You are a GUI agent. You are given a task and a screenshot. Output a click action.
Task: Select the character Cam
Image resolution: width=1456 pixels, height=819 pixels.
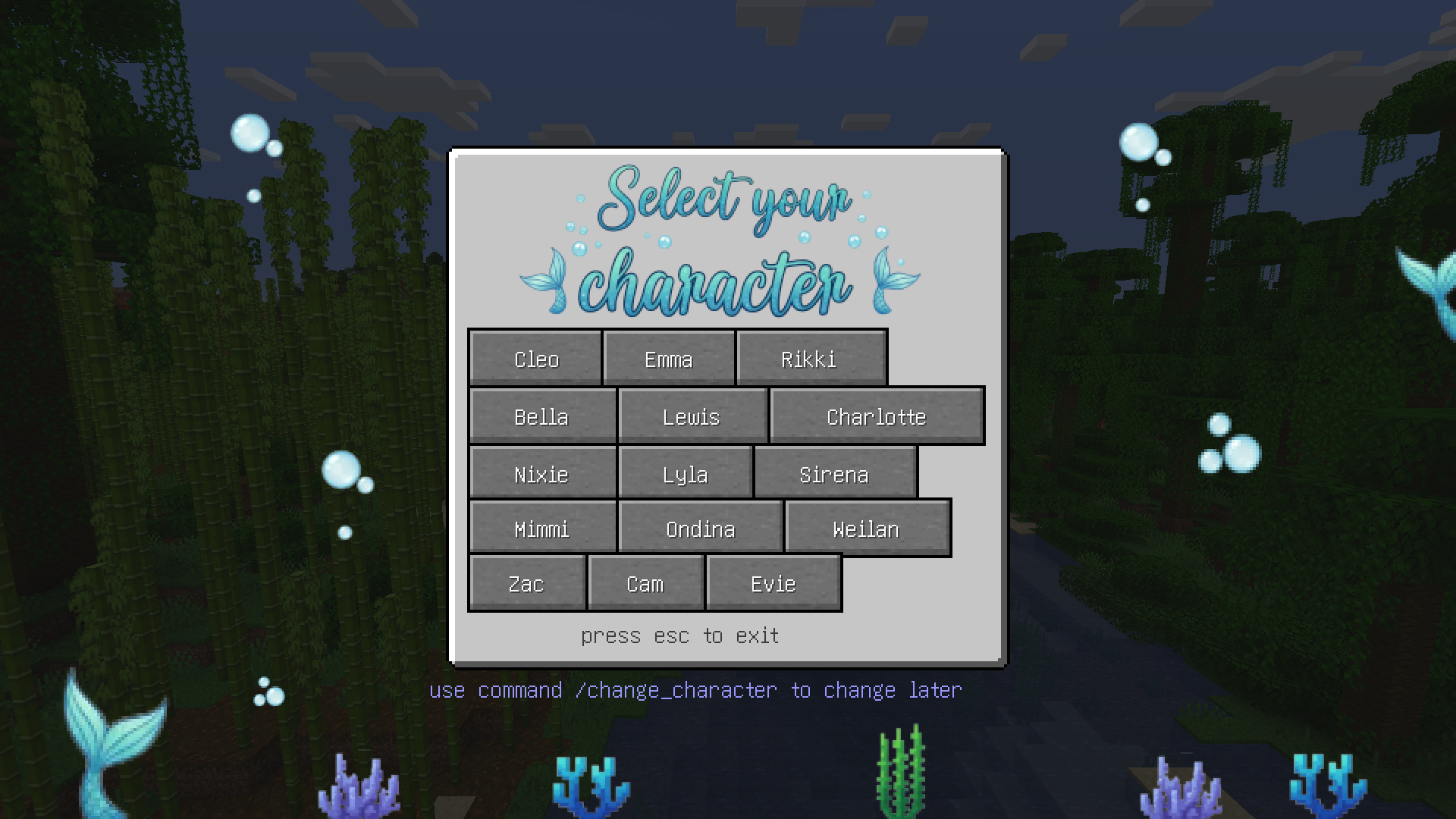point(645,583)
